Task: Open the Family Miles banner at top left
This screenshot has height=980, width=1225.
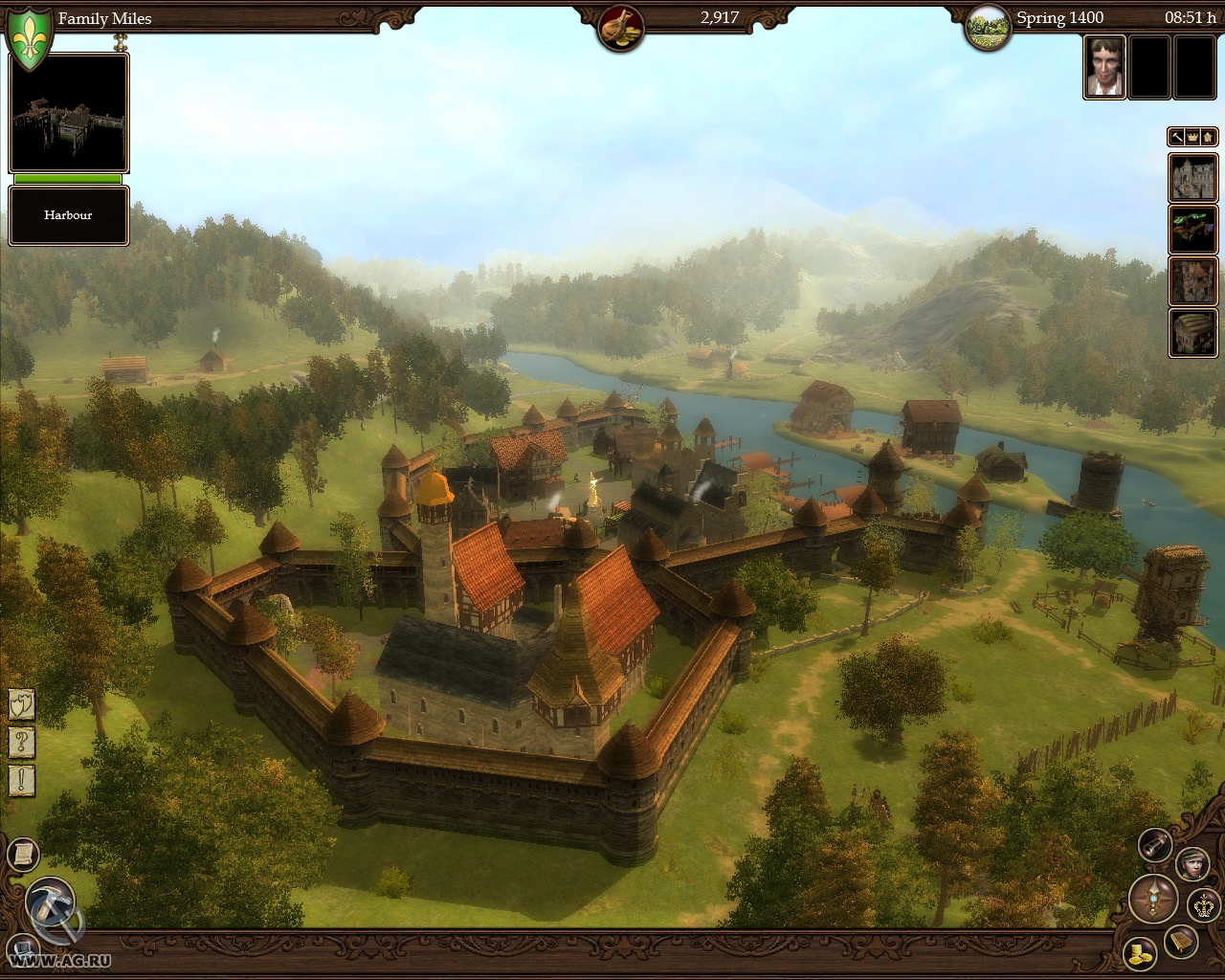Action: pos(105,18)
